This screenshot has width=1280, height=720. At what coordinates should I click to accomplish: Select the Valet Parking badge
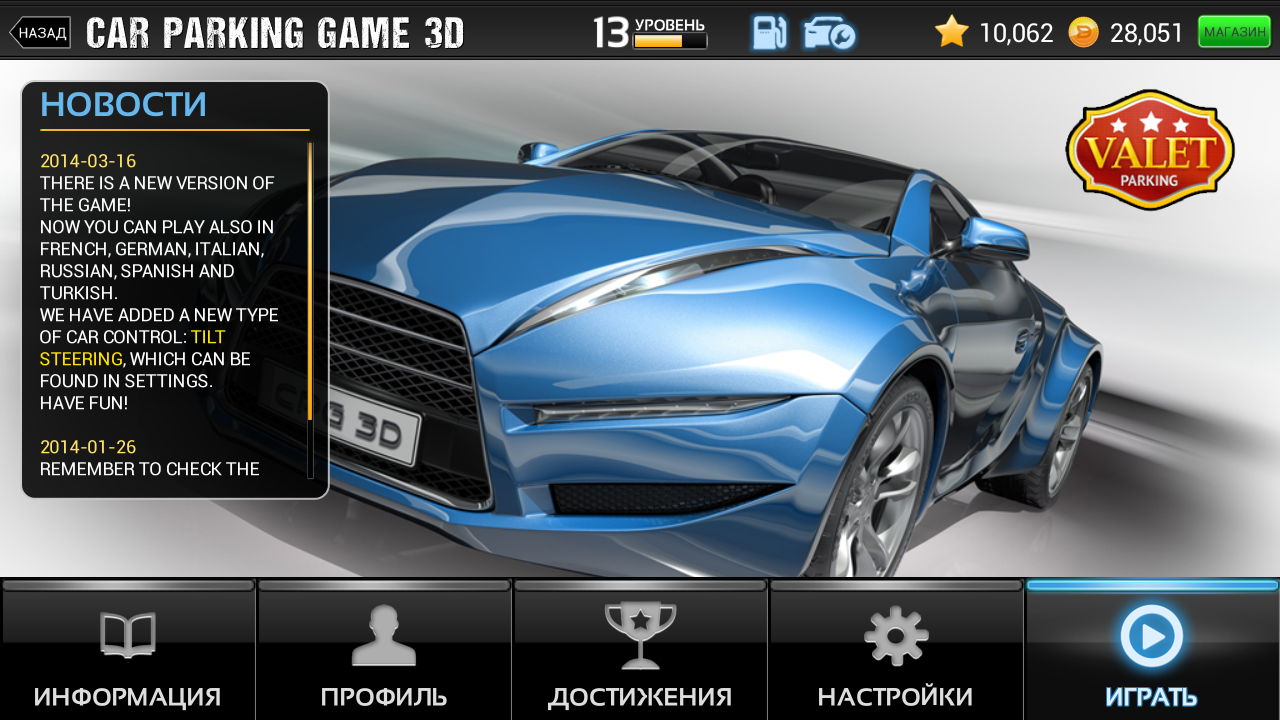pos(1150,151)
